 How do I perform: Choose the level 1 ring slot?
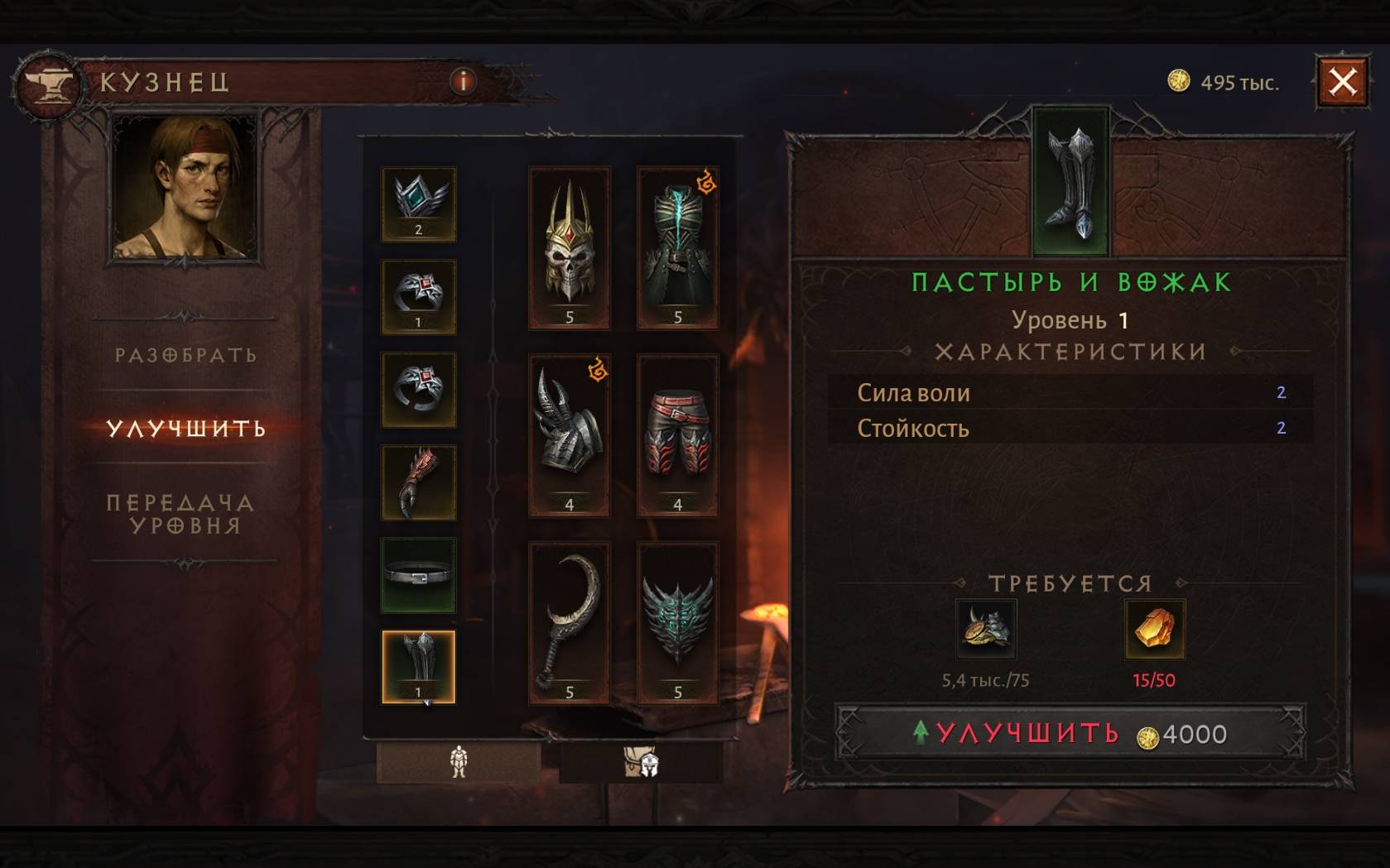coord(418,296)
